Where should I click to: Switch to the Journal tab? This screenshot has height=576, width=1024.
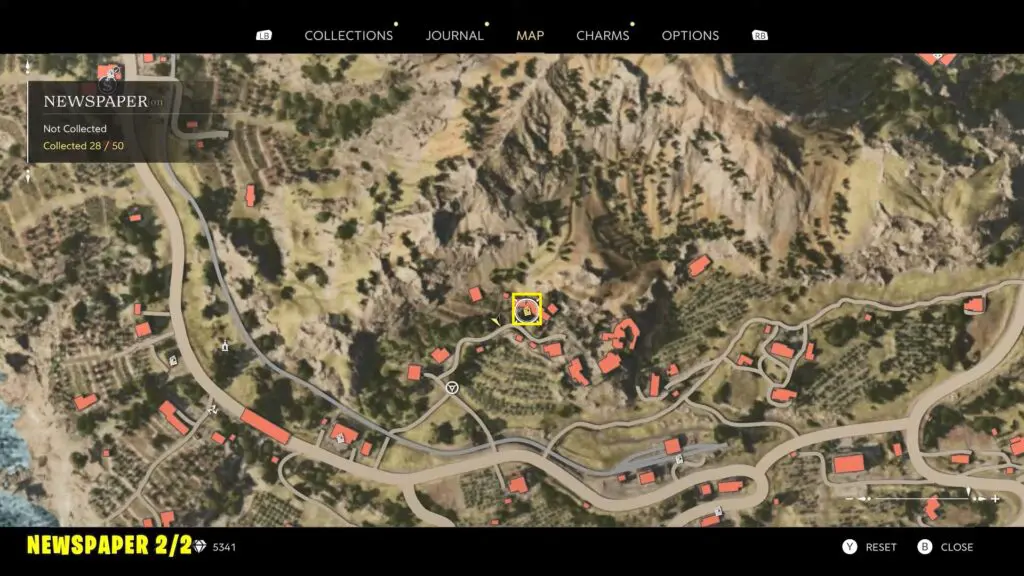[x=455, y=35]
